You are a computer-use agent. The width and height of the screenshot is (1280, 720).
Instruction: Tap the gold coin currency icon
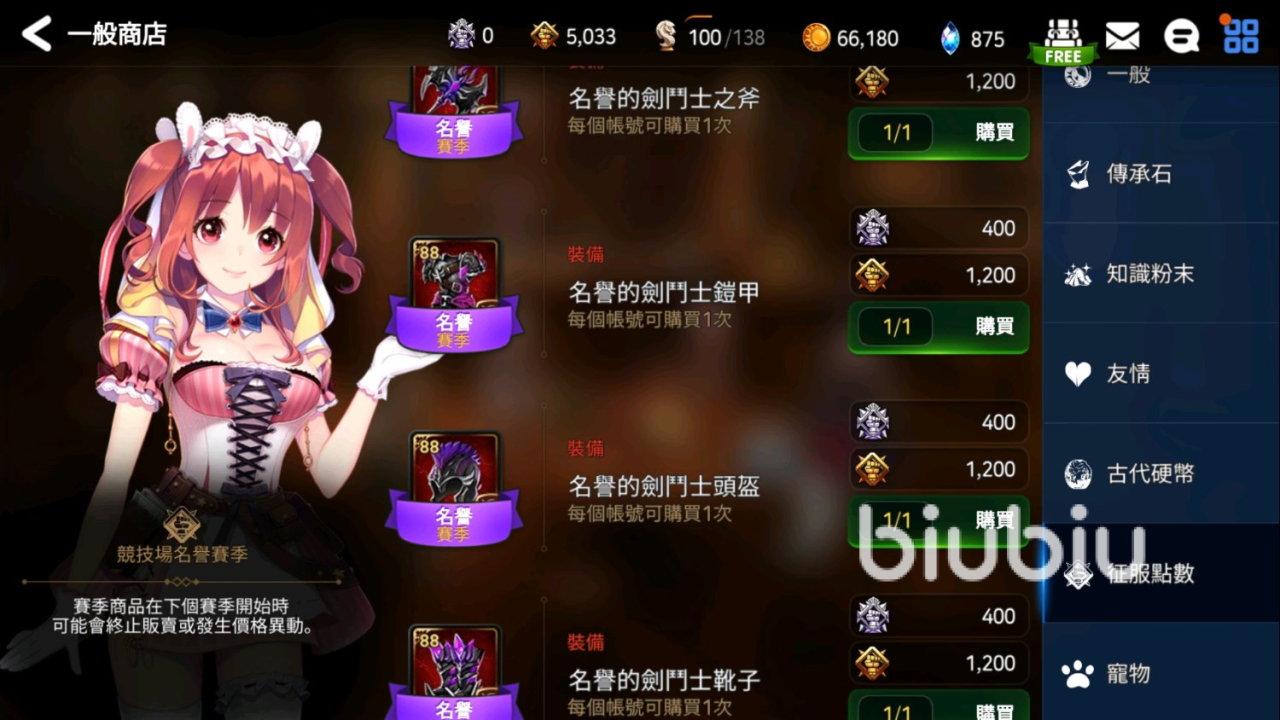817,36
